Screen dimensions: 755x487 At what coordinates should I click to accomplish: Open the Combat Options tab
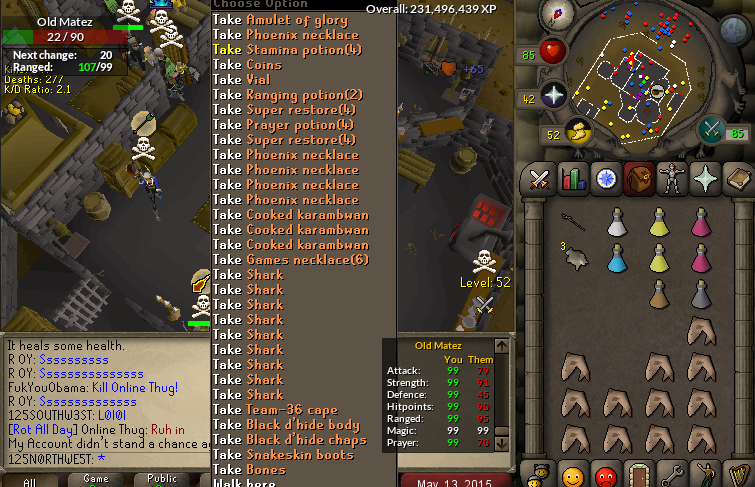pyautogui.click(x=541, y=180)
